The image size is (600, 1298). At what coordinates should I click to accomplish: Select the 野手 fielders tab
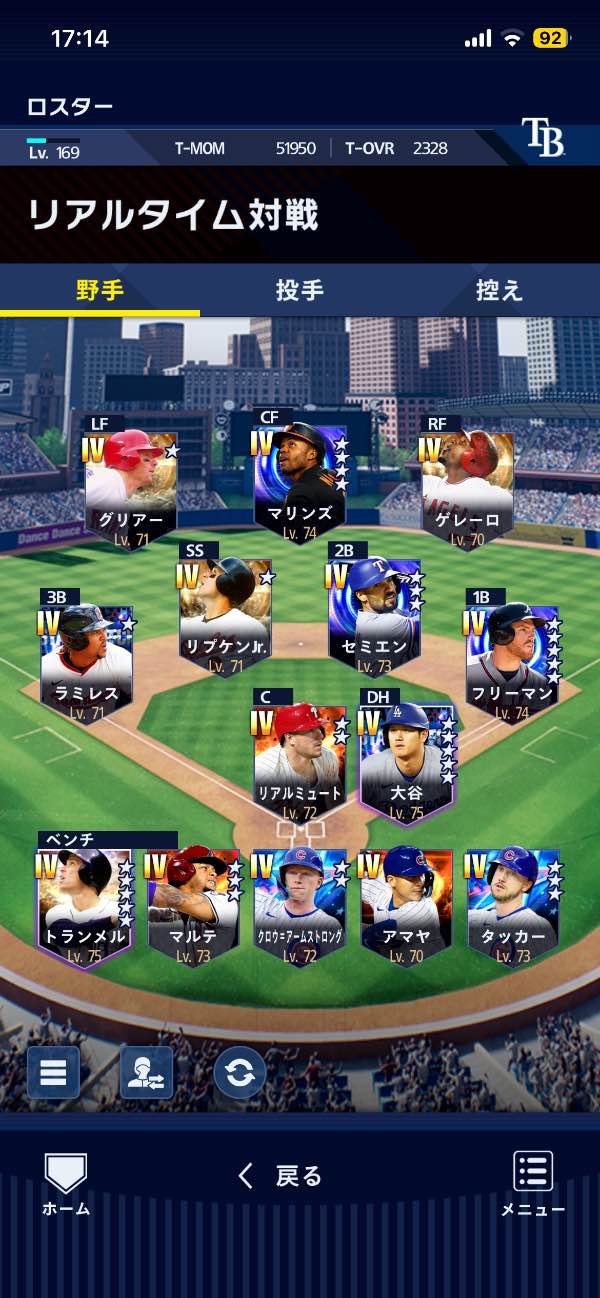100,290
